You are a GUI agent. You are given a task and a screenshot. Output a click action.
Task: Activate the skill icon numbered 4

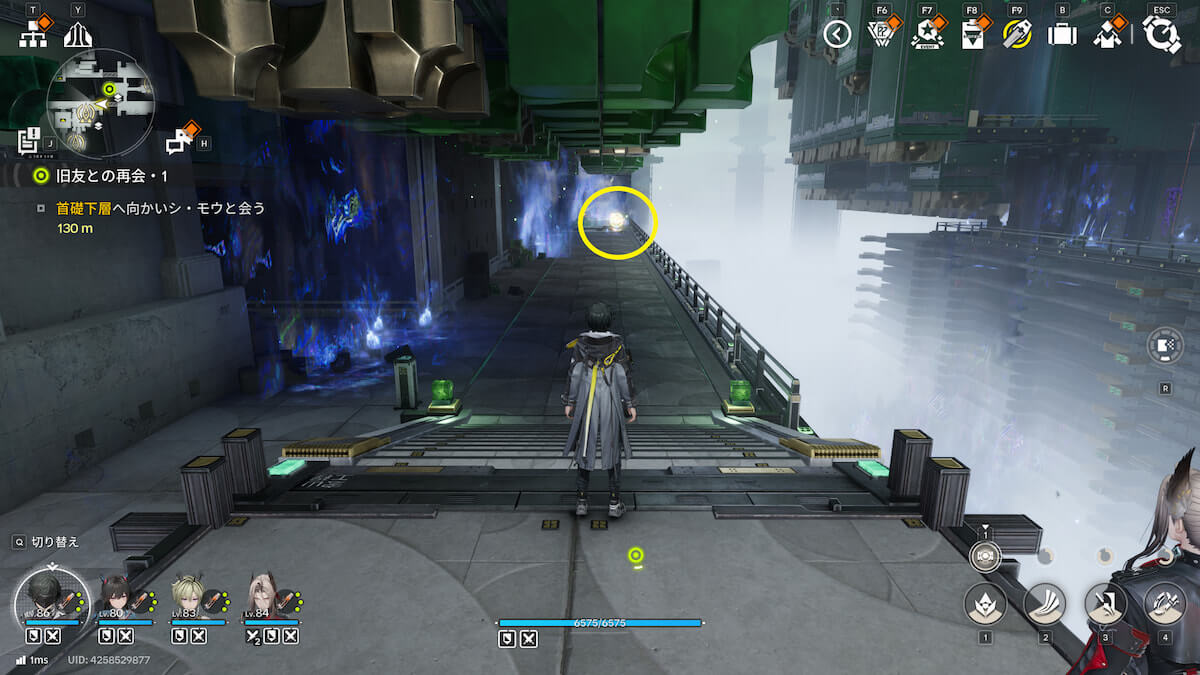pos(1164,604)
